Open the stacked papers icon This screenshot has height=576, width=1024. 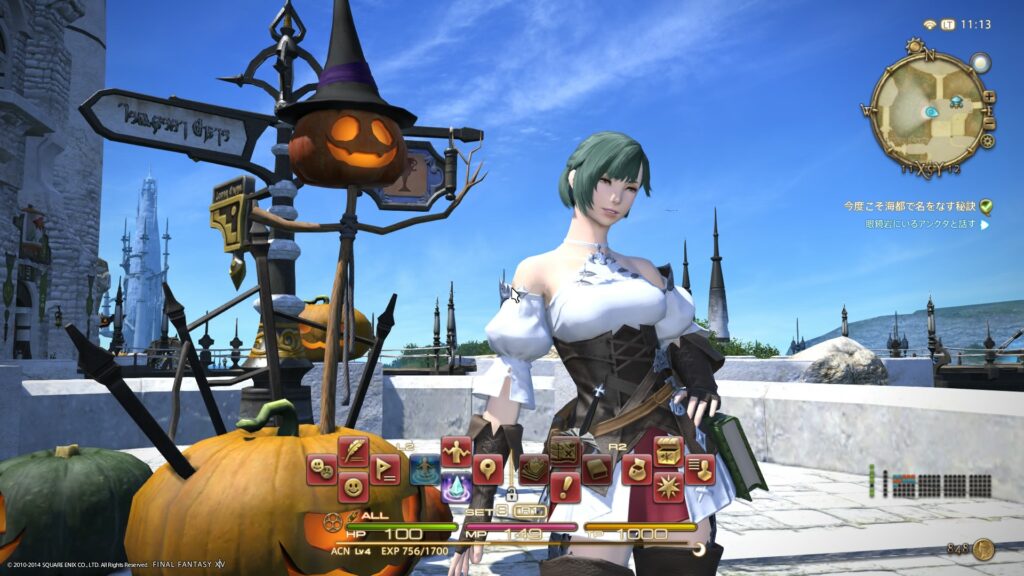pos(533,469)
